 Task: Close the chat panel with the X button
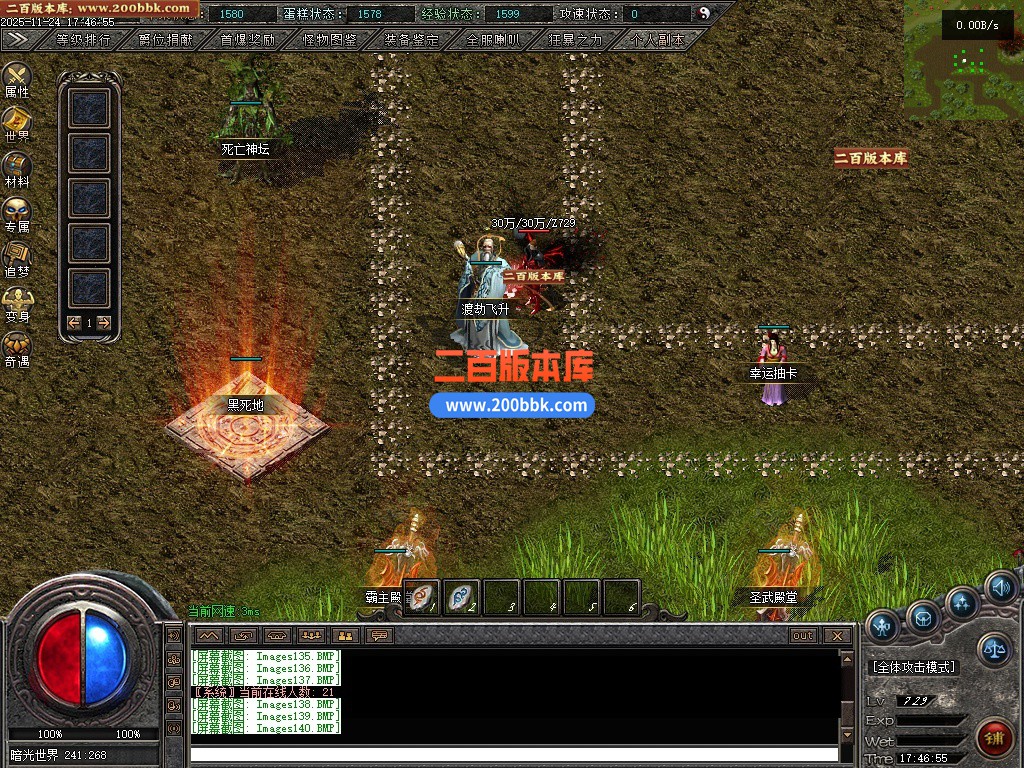pyautogui.click(x=837, y=636)
